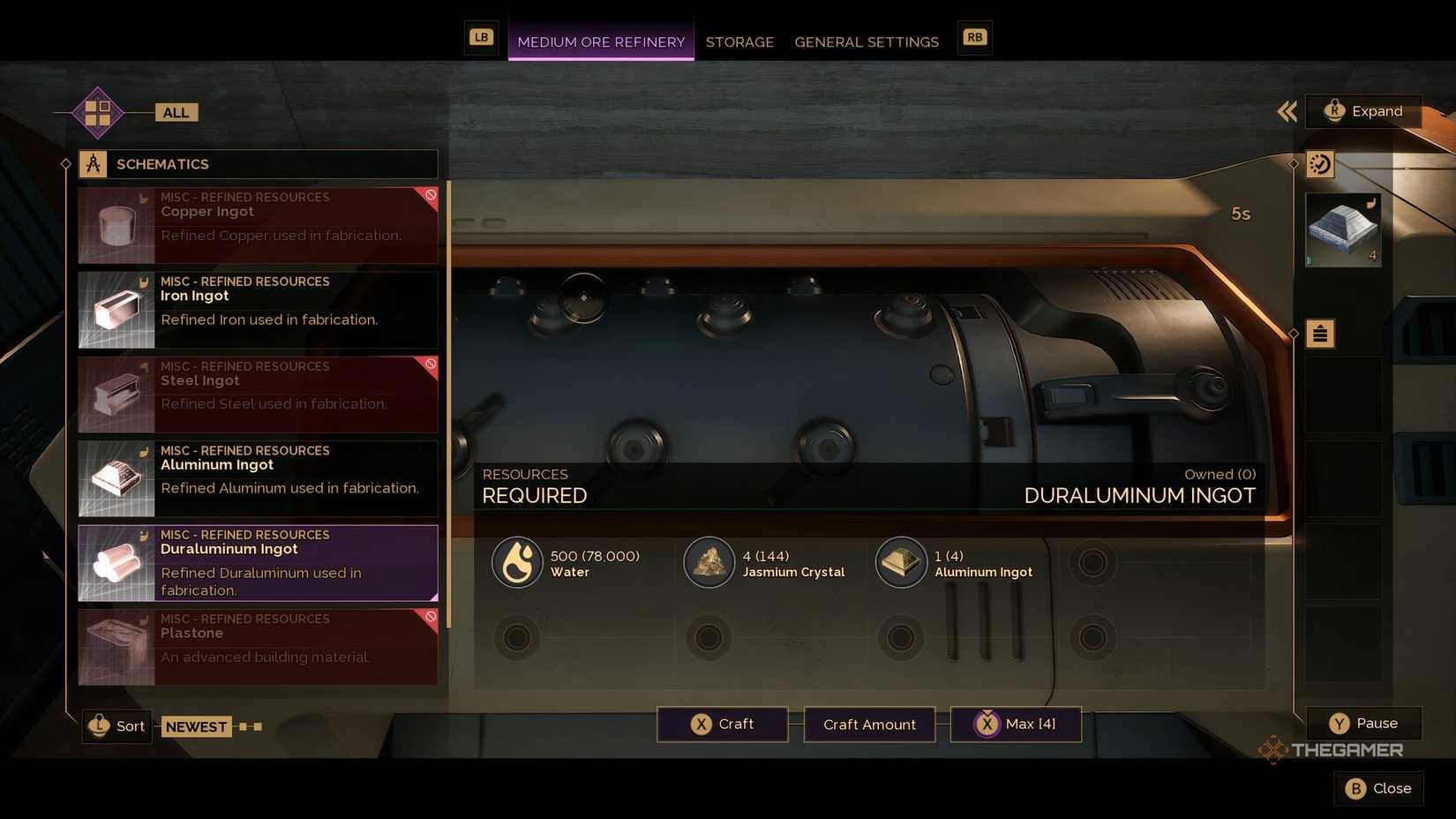1456x819 pixels.
Task: Switch to the STORAGE tab
Action: point(739,41)
